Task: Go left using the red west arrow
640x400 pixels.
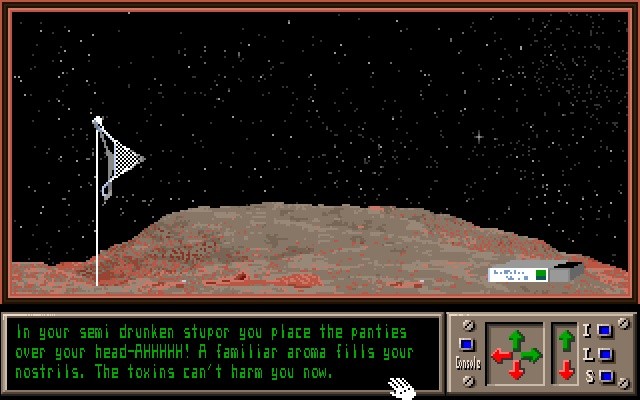Action: pyautogui.click(x=501, y=356)
